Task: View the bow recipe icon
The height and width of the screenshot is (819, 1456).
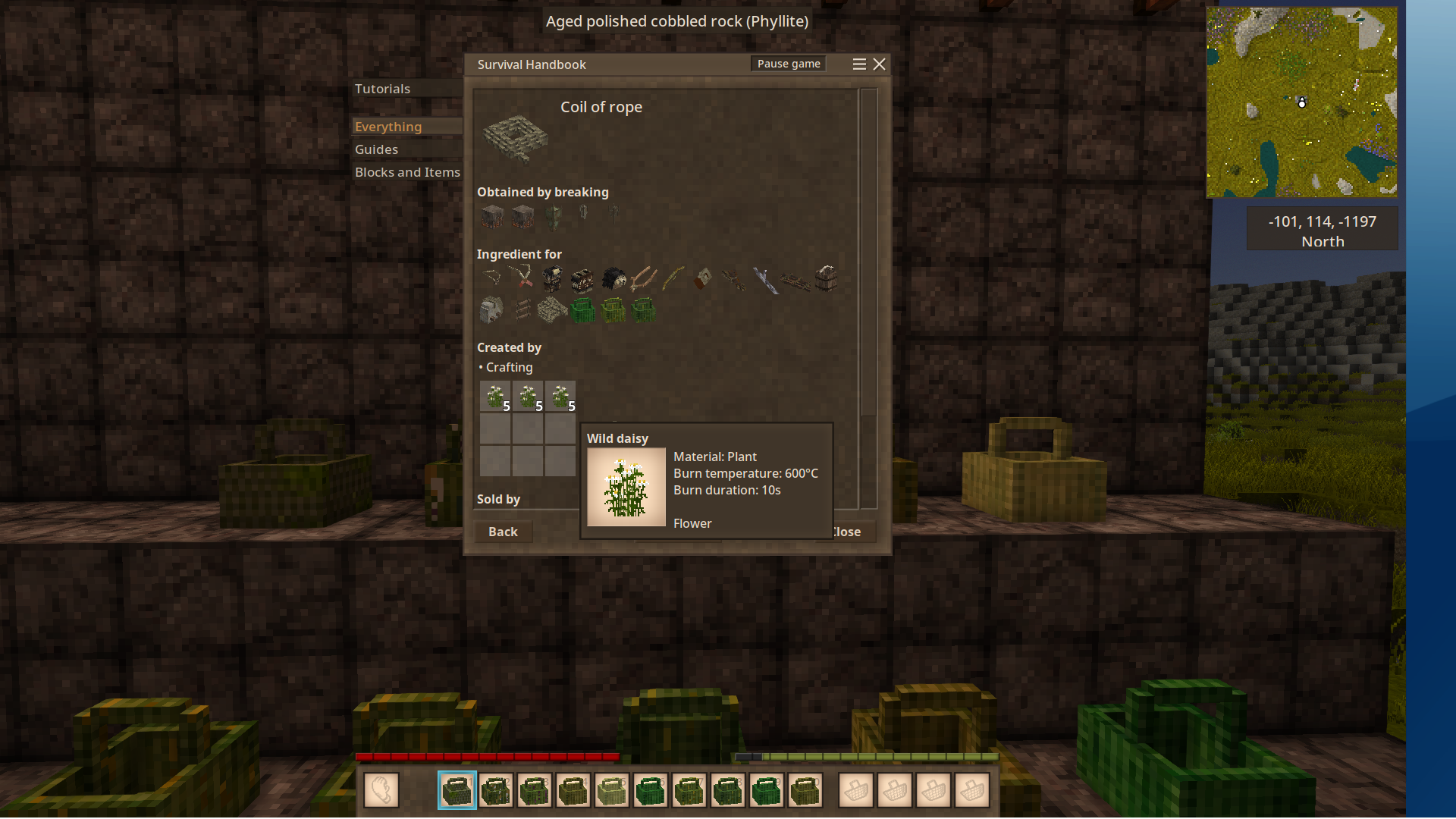Action: tap(673, 279)
